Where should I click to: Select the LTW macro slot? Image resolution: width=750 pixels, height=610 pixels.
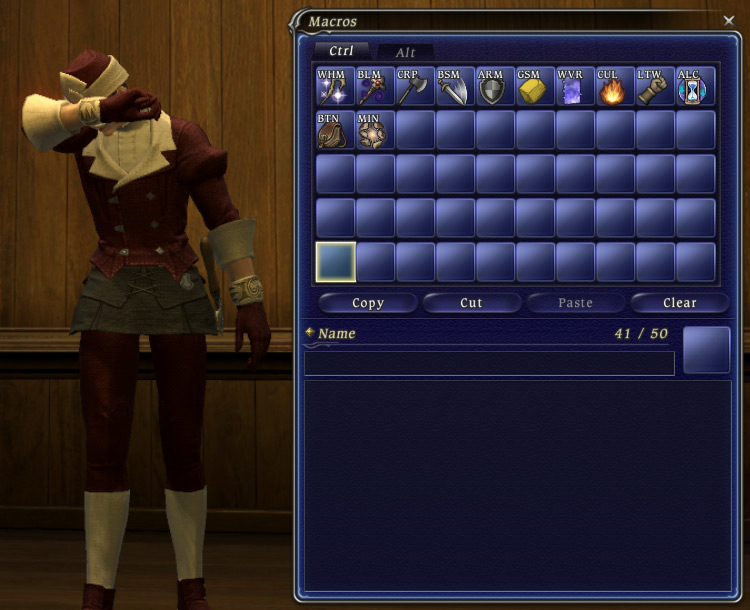pyautogui.click(x=655, y=87)
